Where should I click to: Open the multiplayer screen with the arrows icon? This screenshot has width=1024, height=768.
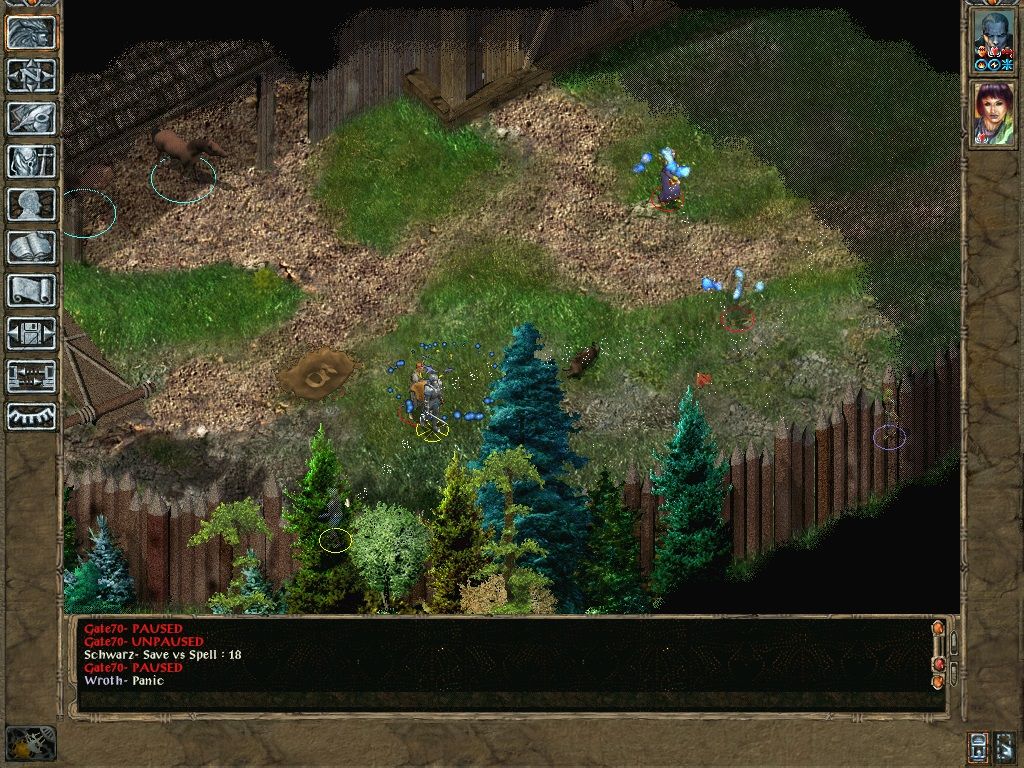31,376
